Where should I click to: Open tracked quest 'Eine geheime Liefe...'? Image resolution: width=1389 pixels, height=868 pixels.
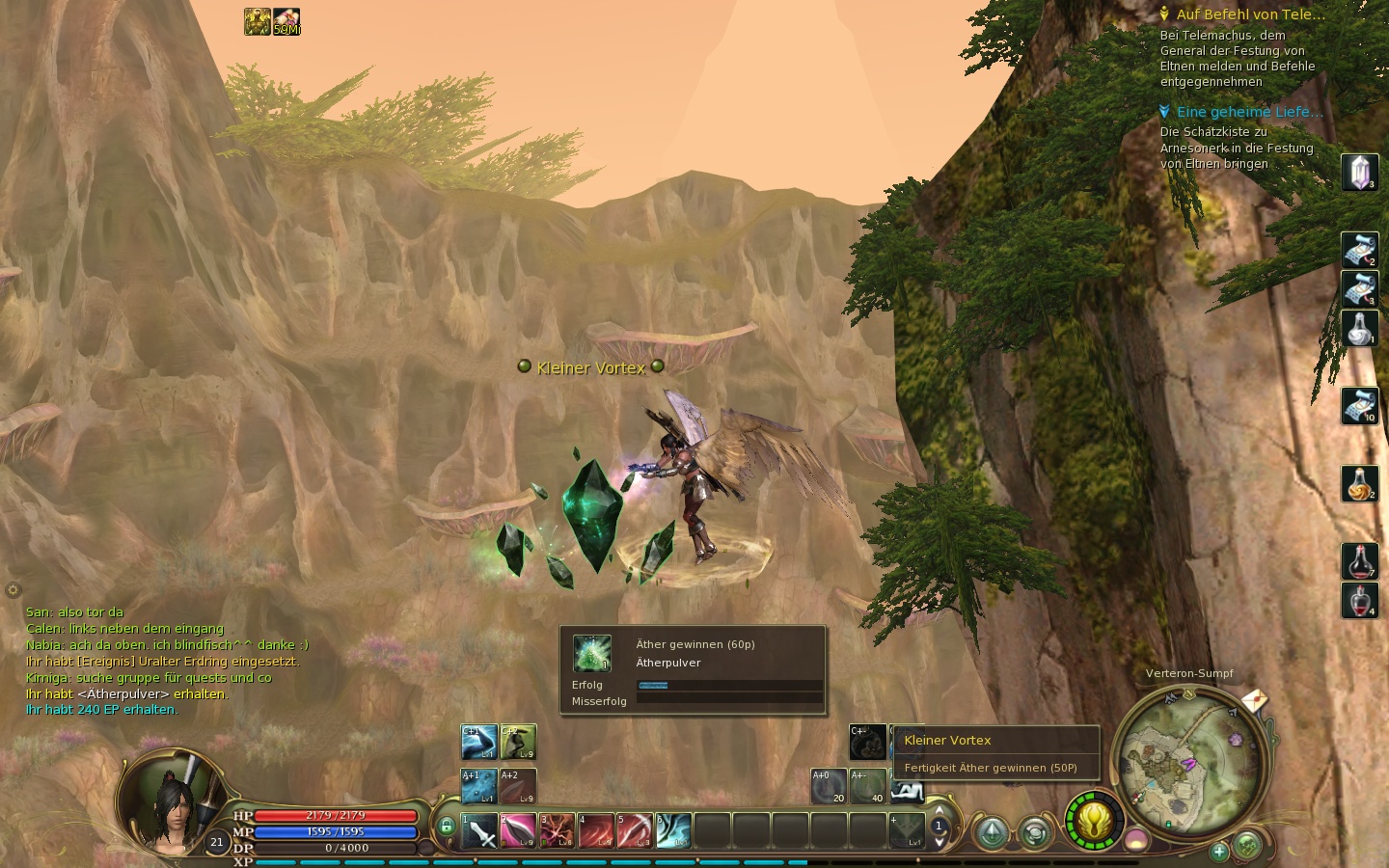(1249, 112)
